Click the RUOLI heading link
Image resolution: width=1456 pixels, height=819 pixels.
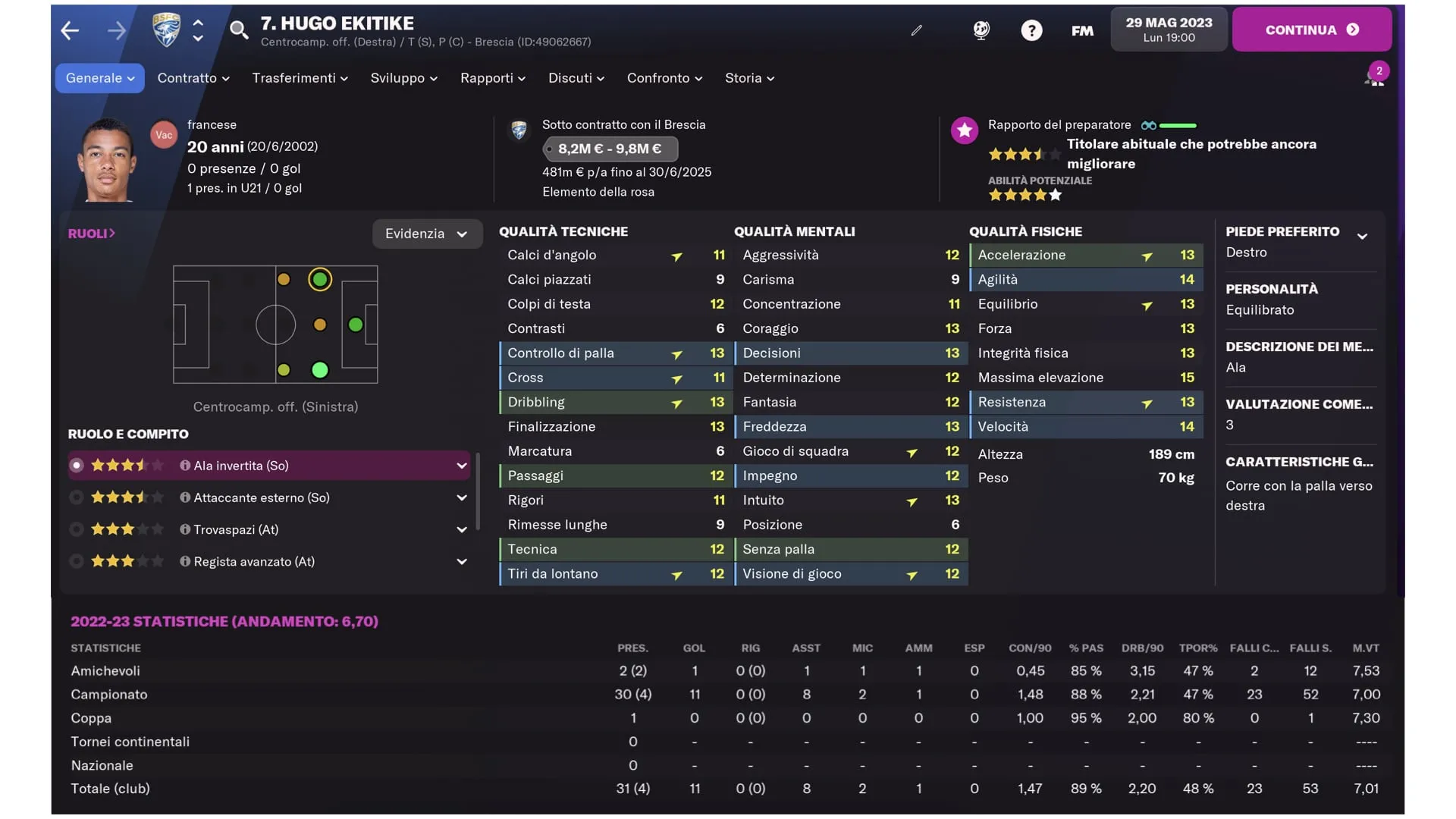click(91, 234)
